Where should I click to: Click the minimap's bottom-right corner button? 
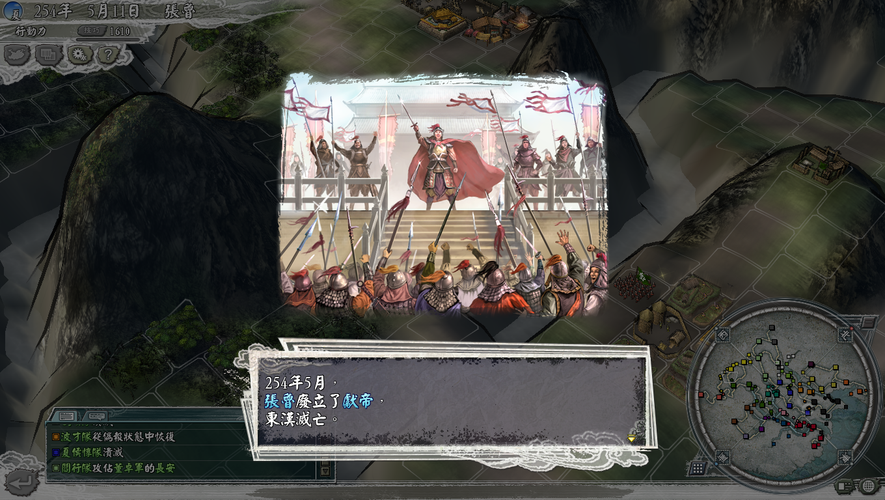point(846,458)
